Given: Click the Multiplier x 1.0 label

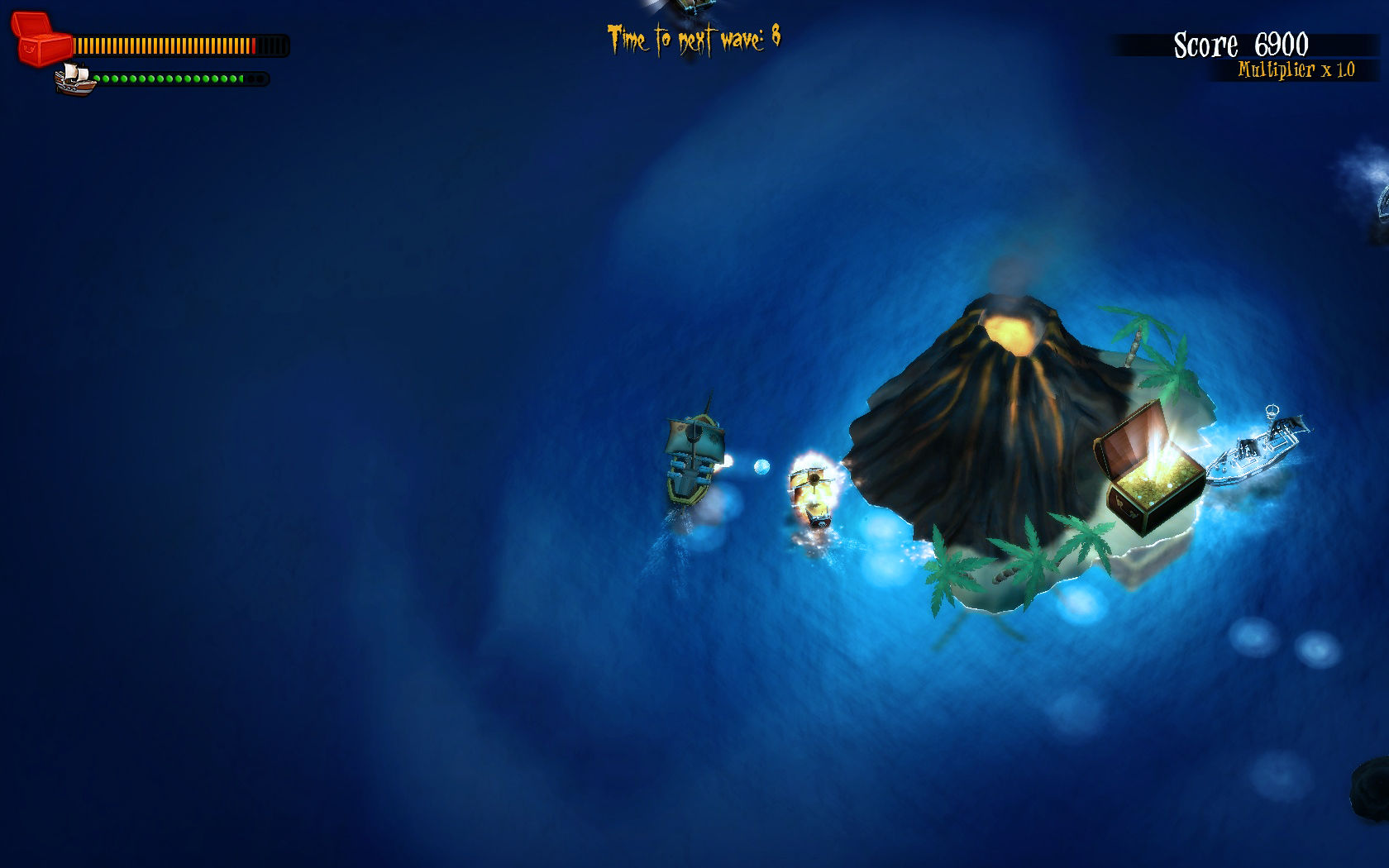Looking at the screenshot, I should (1294, 73).
